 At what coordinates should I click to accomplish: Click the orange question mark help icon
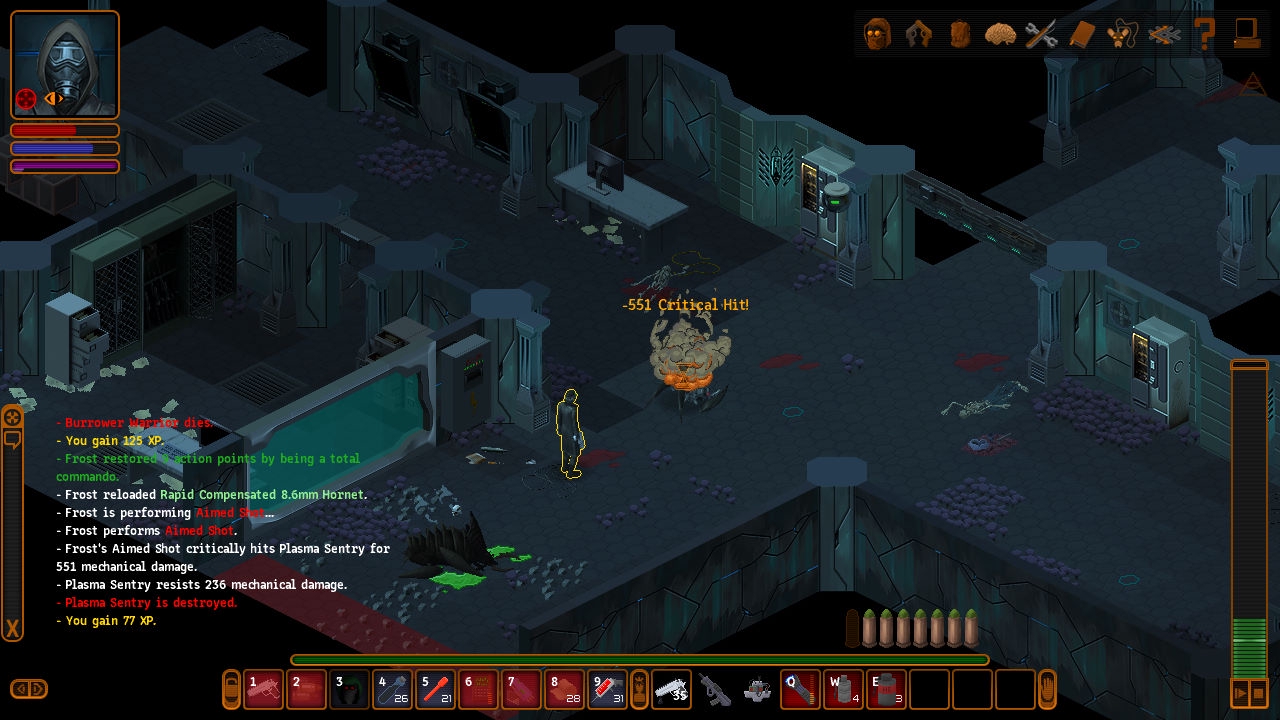click(x=1205, y=34)
